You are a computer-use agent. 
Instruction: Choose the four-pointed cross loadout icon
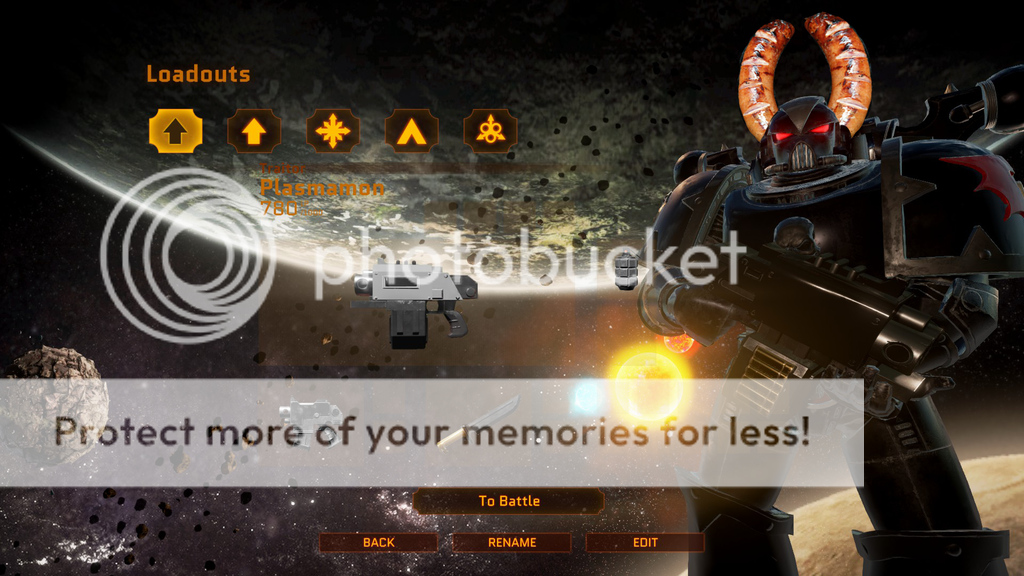pyautogui.click(x=332, y=131)
